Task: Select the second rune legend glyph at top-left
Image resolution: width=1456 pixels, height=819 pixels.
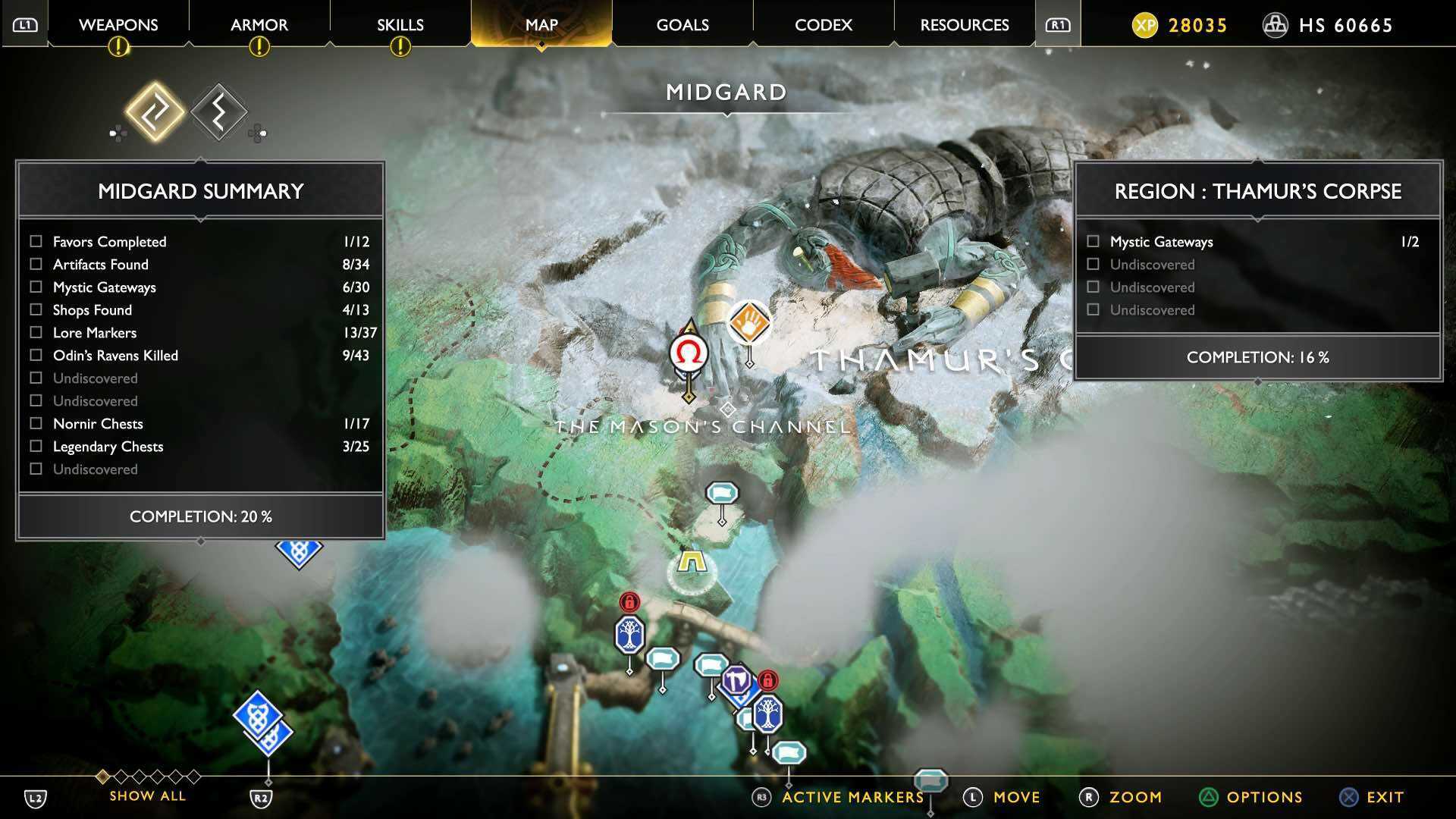Action: (218, 112)
